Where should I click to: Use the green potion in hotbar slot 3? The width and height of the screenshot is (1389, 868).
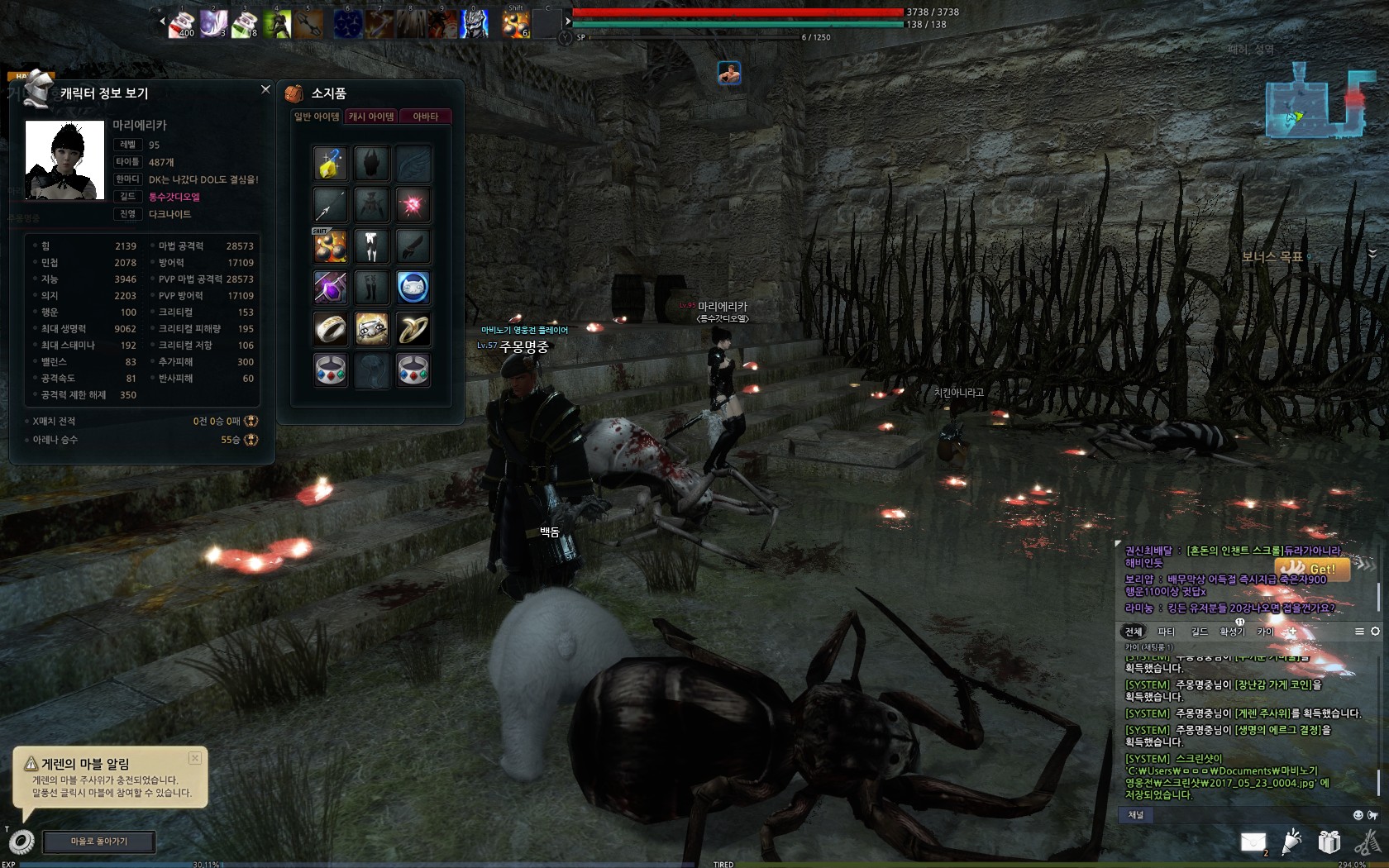tap(245, 25)
